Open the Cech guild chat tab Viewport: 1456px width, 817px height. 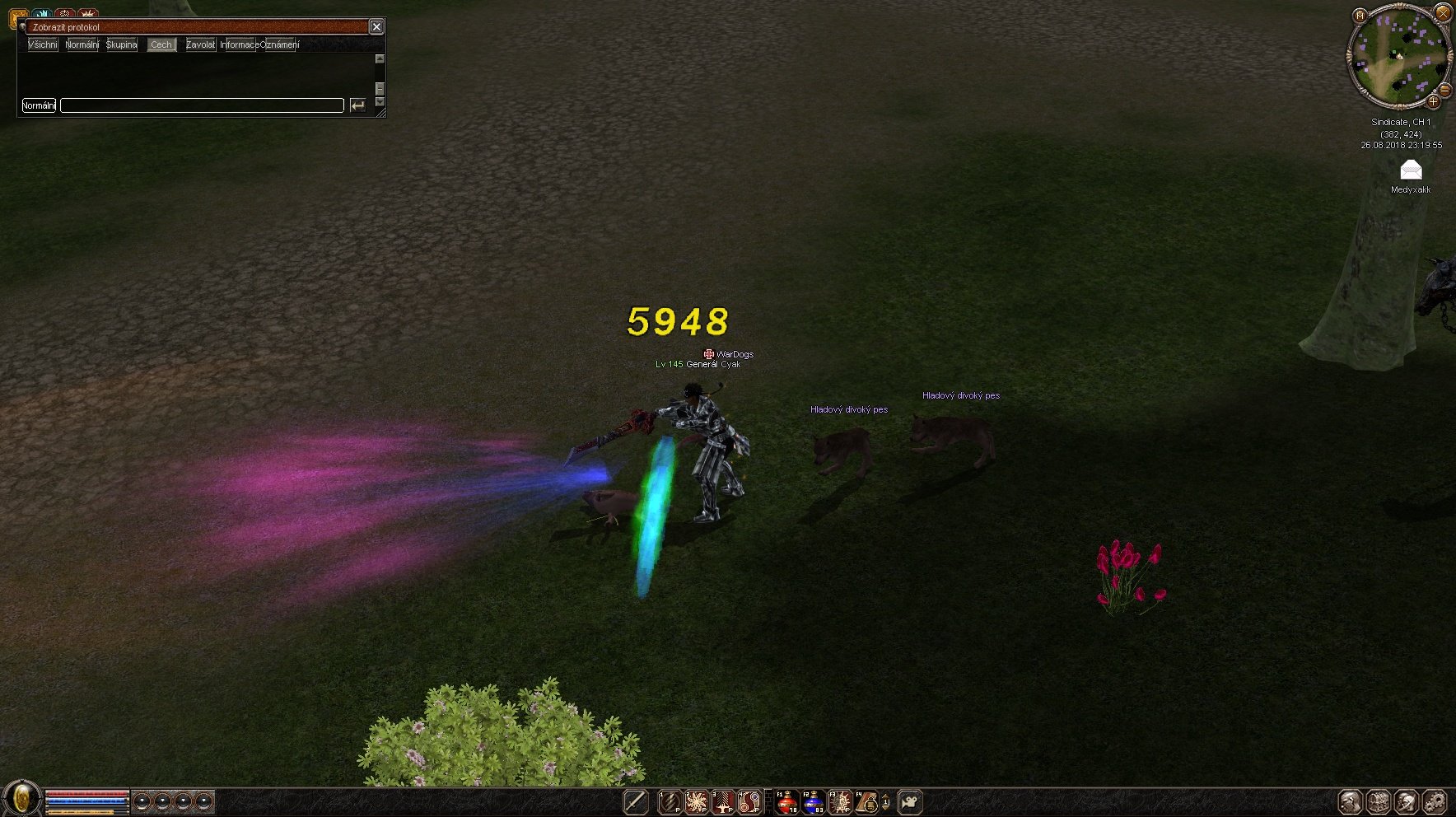161,44
